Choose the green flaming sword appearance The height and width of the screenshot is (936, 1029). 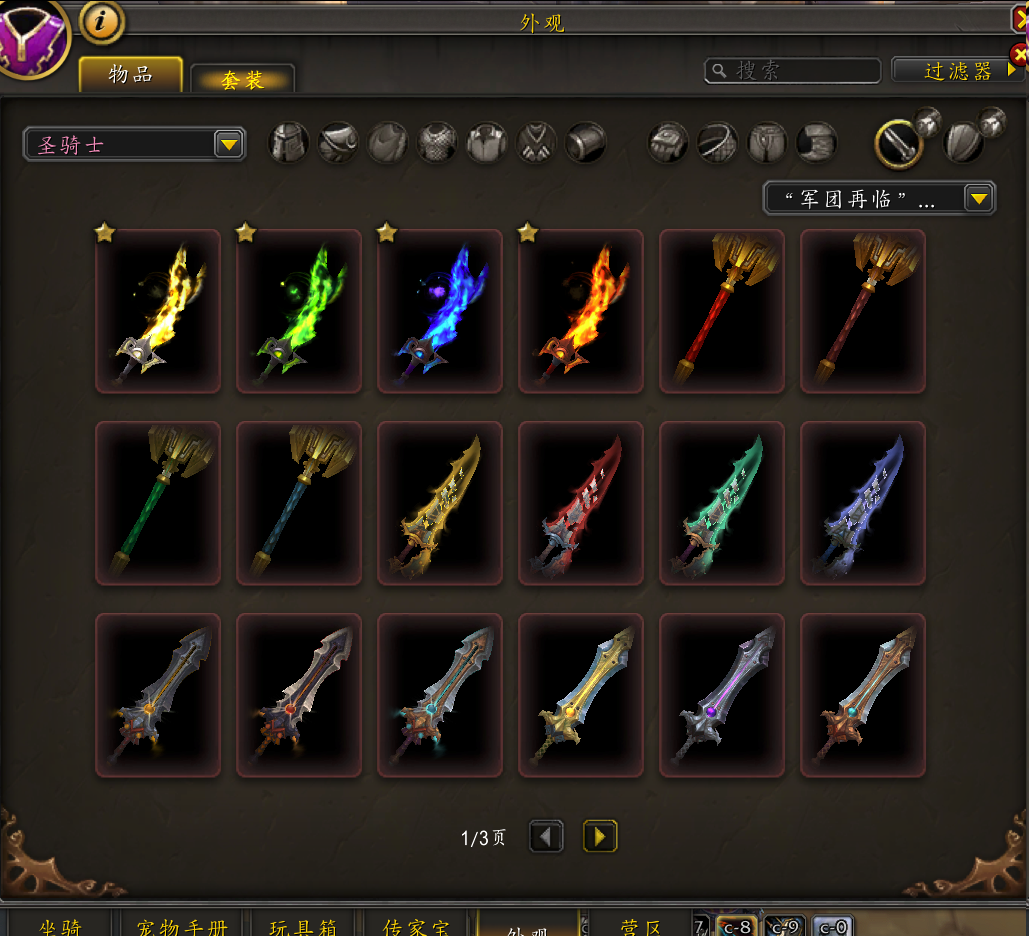(x=299, y=311)
